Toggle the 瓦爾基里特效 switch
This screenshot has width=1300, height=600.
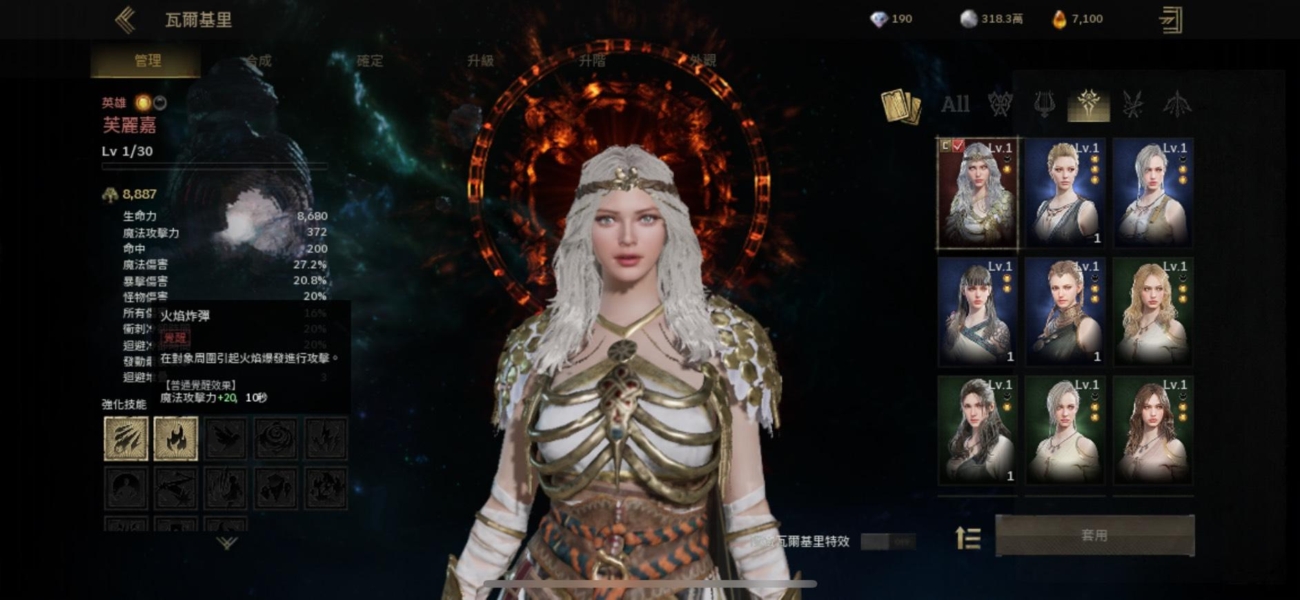[887, 541]
